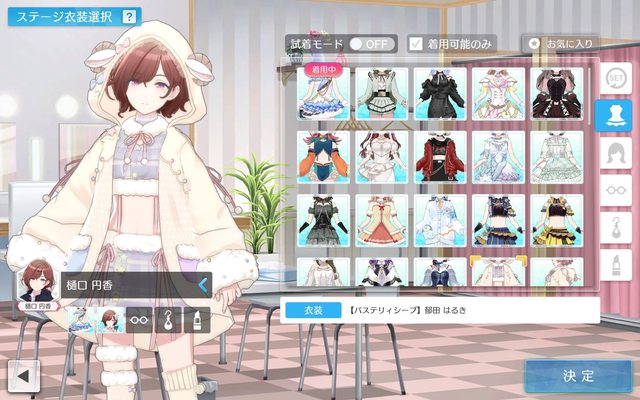Screen dimensions: 640x400
Task: Toggle the 着用可能のみ checkbox
Action: tap(416, 44)
